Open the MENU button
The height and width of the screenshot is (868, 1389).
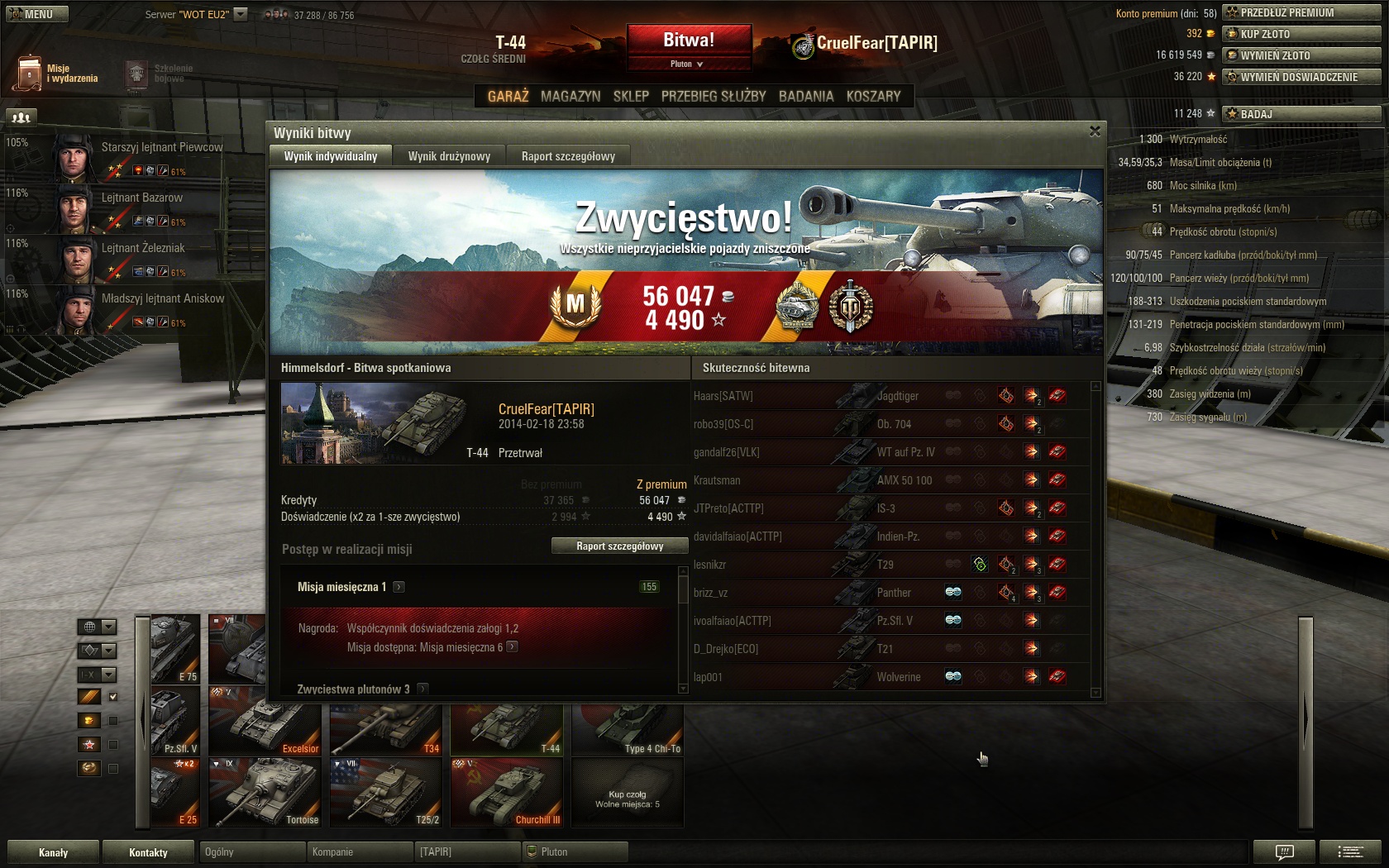37,14
